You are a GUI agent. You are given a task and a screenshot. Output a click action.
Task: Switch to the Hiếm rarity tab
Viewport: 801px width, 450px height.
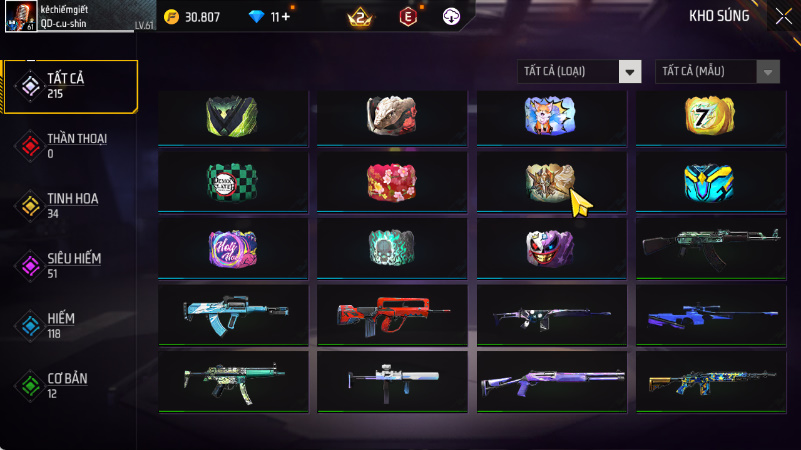pyautogui.click(x=72, y=325)
